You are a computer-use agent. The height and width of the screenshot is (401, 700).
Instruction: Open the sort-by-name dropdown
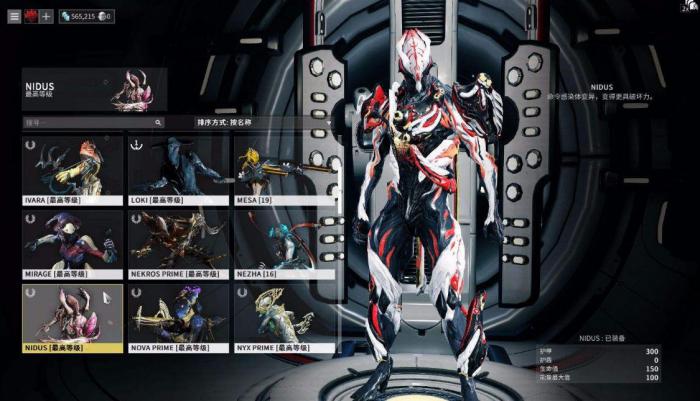point(264,123)
